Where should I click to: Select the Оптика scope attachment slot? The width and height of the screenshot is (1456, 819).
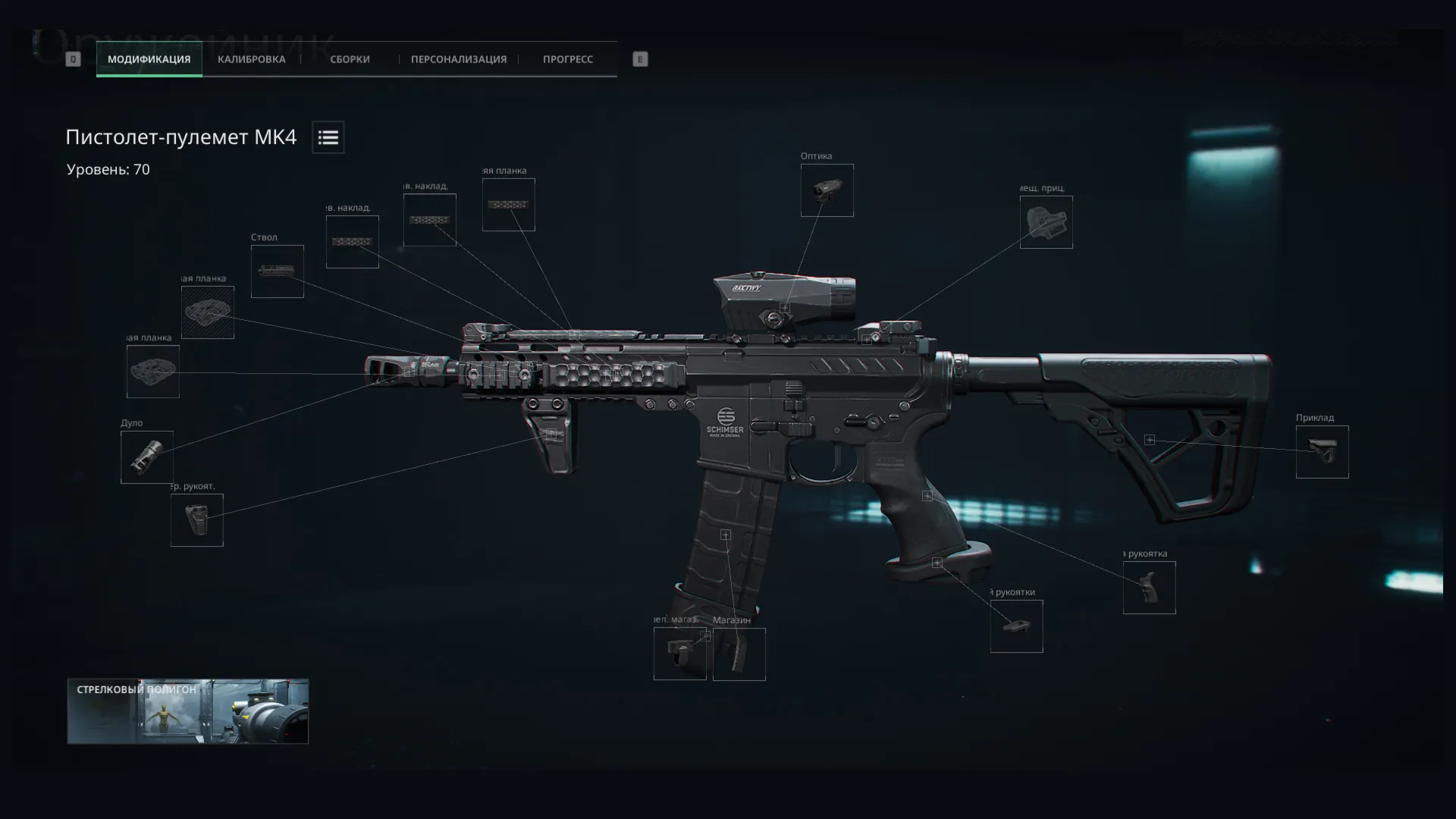pyautogui.click(x=827, y=190)
